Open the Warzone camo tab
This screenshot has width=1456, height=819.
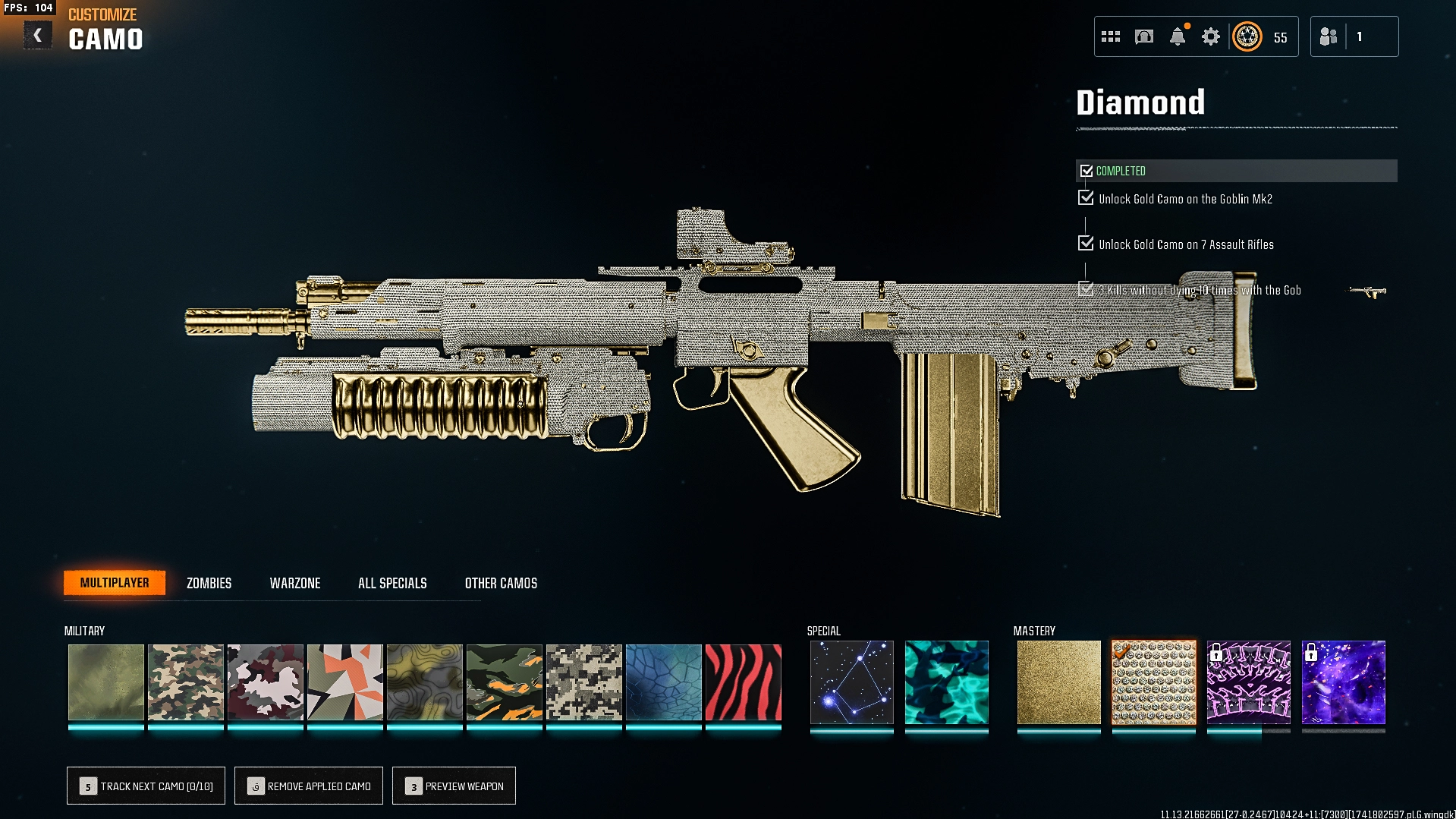(x=295, y=583)
